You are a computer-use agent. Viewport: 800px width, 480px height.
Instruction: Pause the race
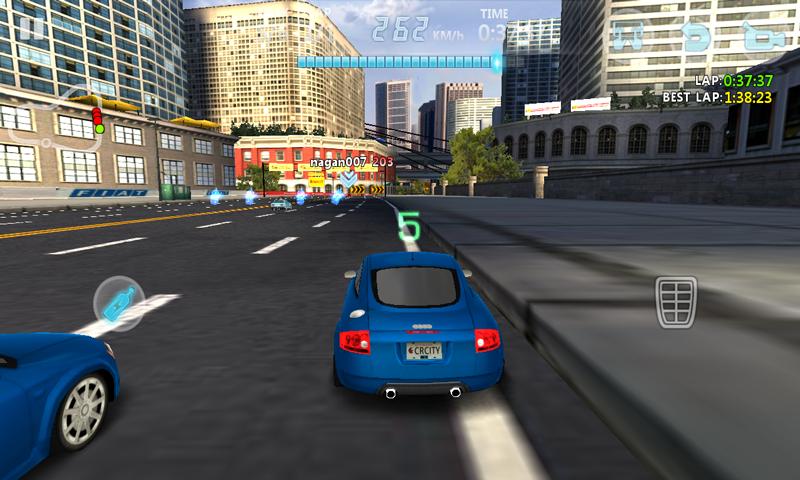coord(31,26)
